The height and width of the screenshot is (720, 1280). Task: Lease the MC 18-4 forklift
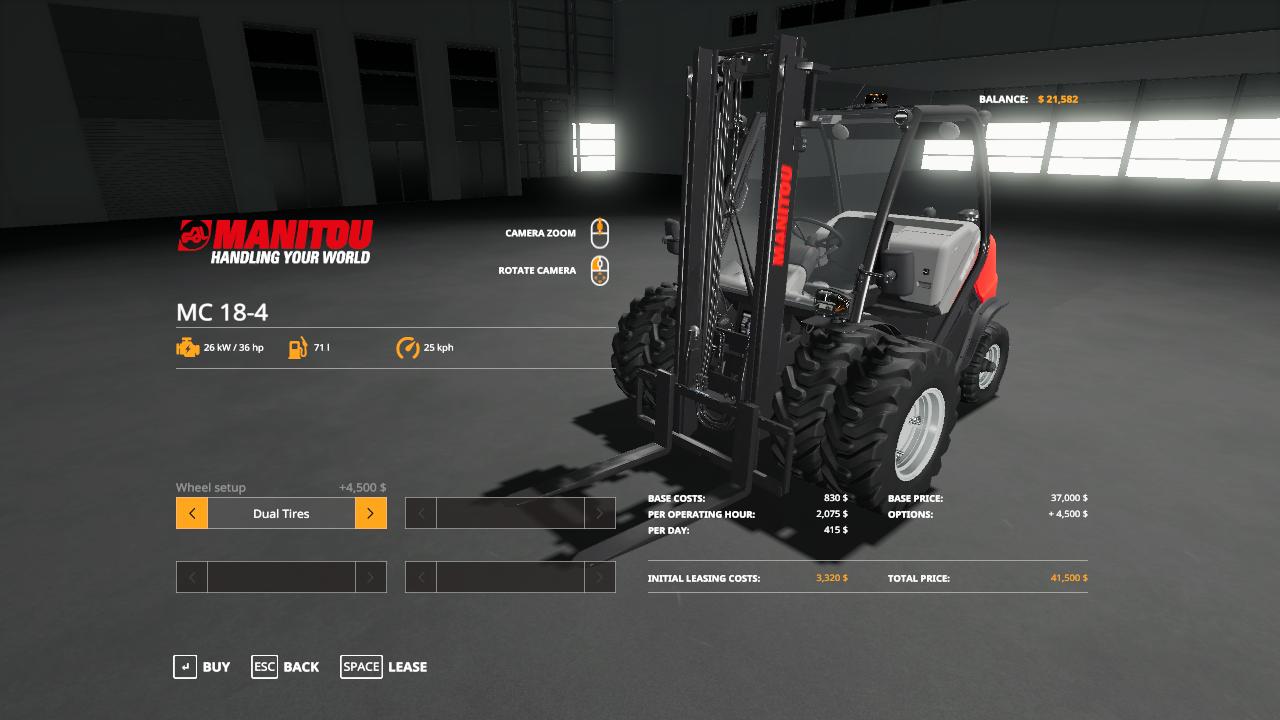coord(384,667)
